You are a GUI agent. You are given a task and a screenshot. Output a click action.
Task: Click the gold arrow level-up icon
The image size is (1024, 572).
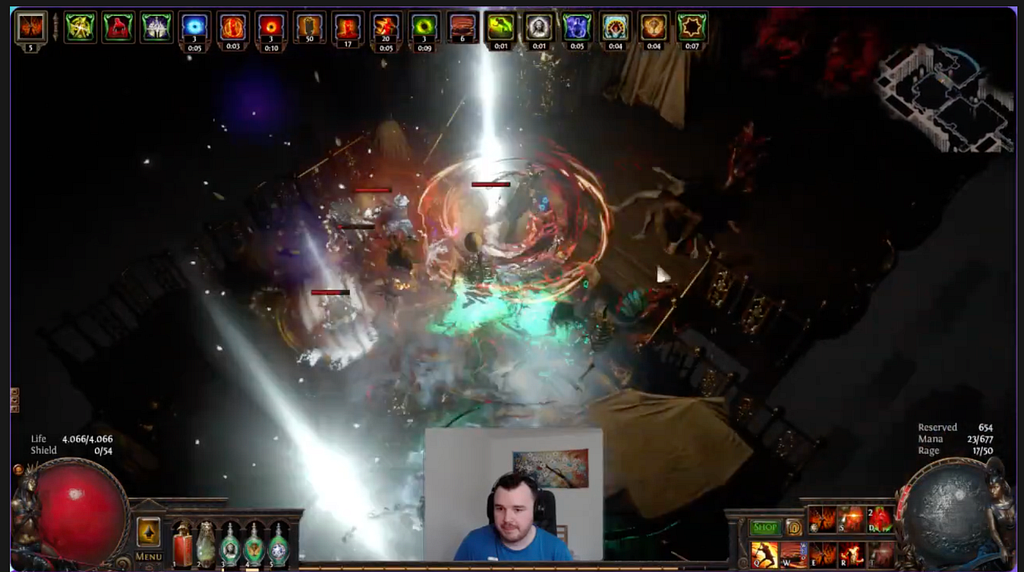click(x=148, y=531)
